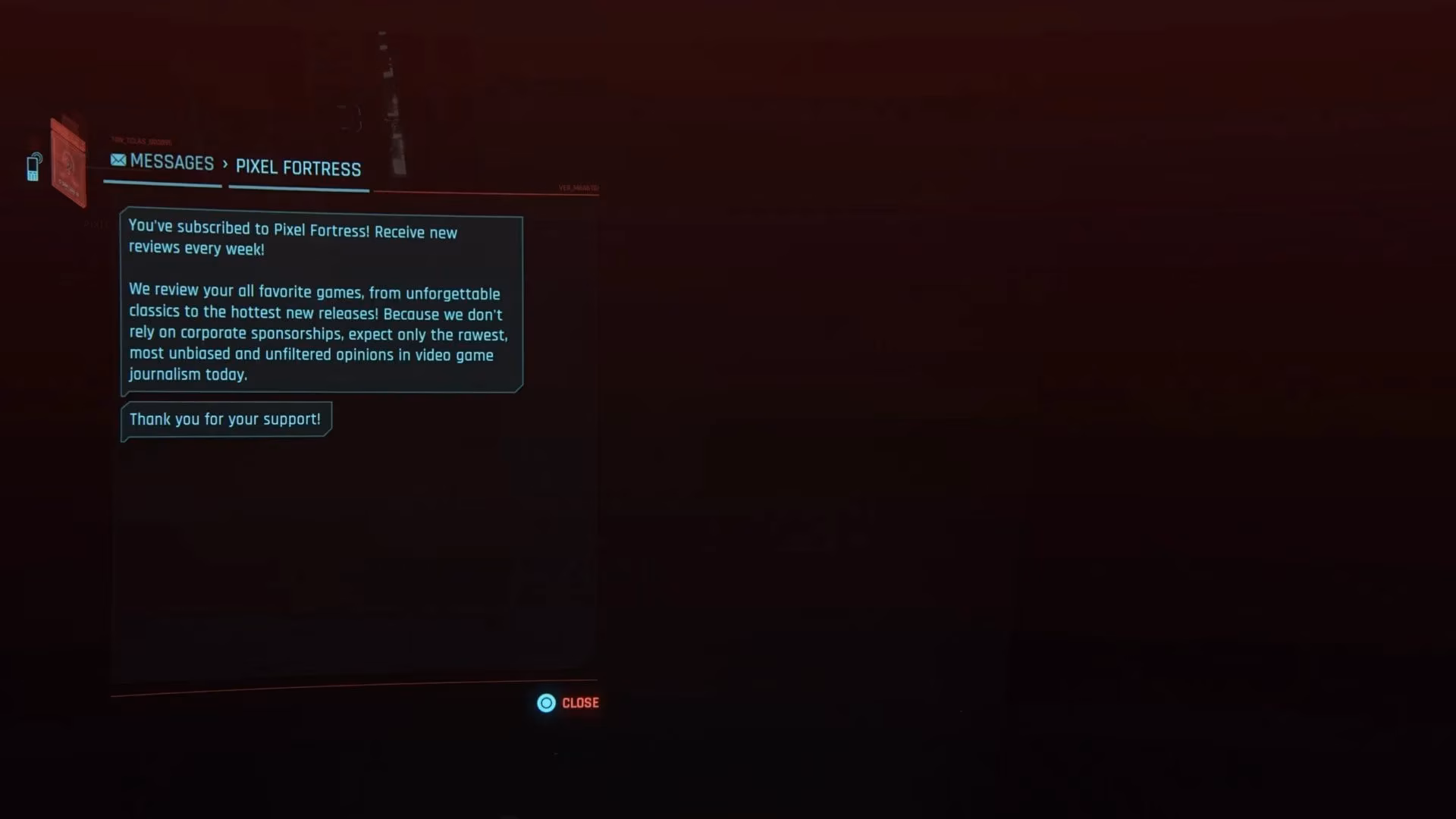Image resolution: width=1456 pixels, height=819 pixels.
Task: Expand the breadcrumb chevron after MESSAGES
Action: 224,165
